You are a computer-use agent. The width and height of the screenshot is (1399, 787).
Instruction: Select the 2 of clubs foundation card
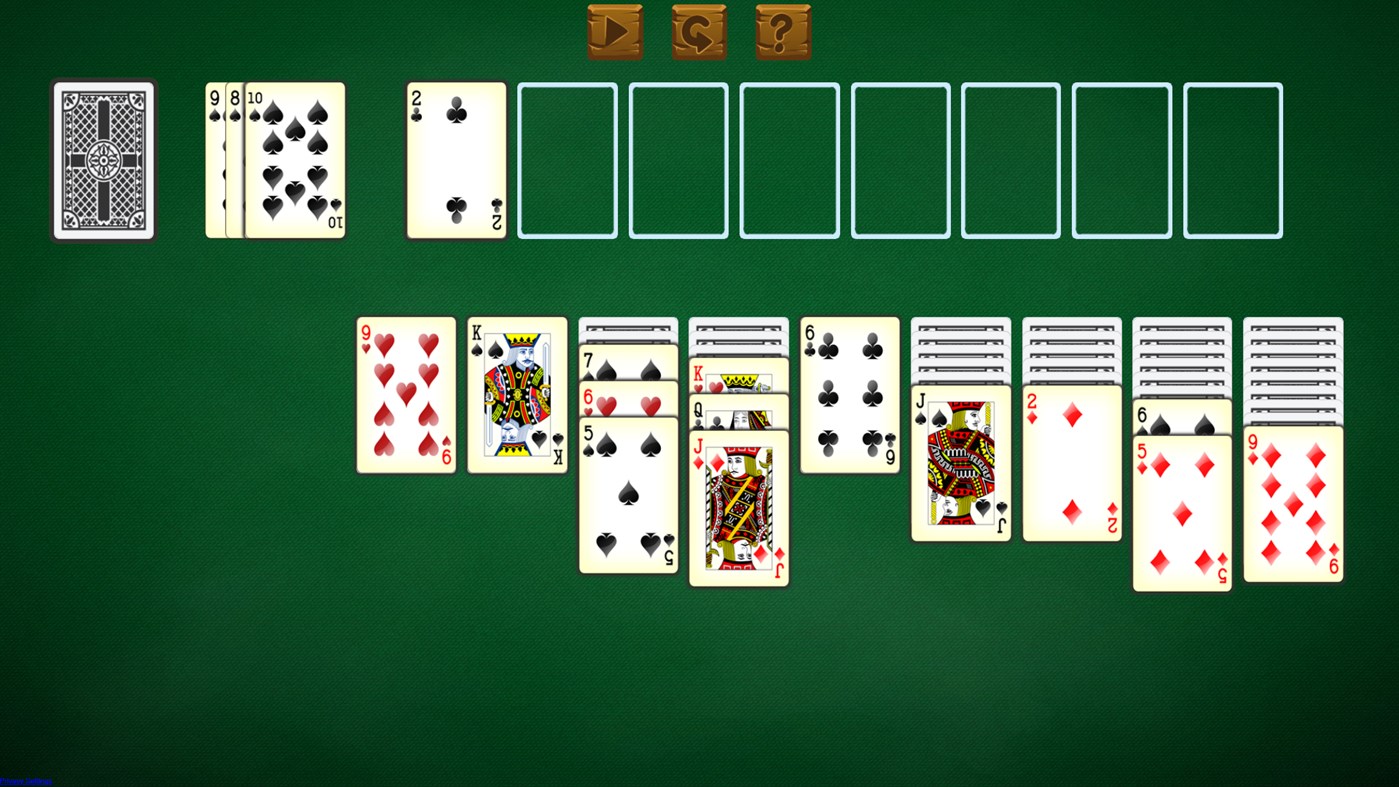[x=455, y=160]
